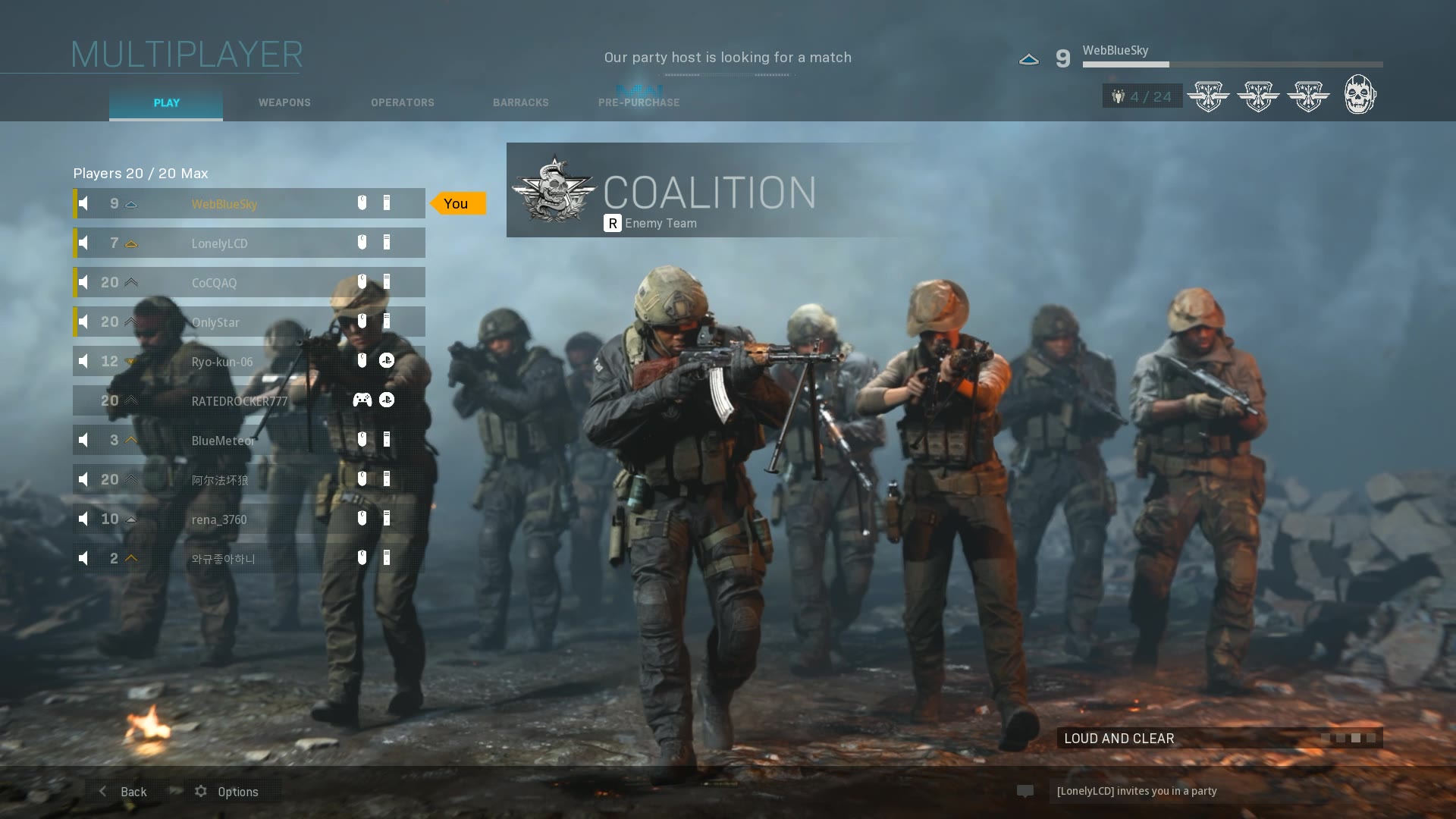Open the Options menu
Screen dimensions: 1456x819
click(227, 792)
